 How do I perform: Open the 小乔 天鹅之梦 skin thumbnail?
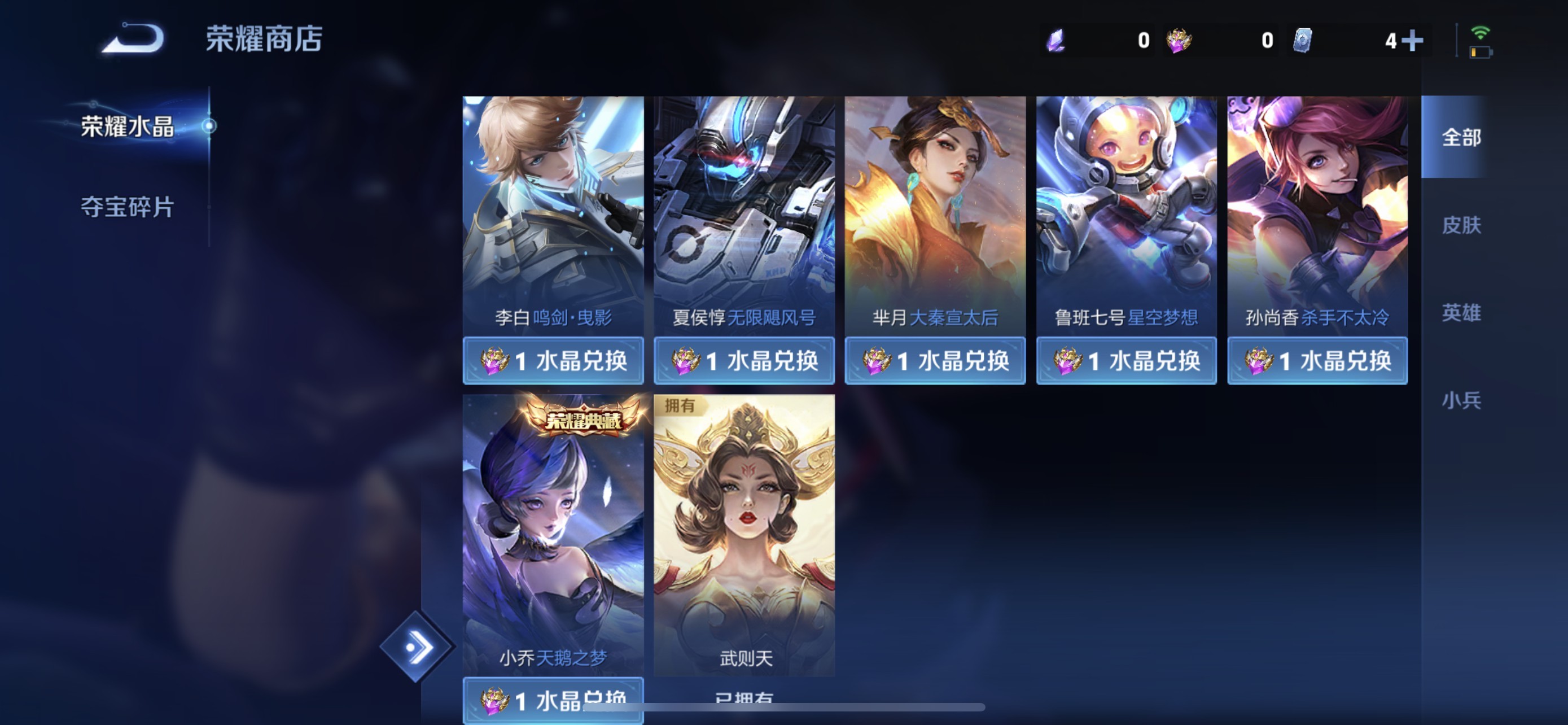(x=553, y=536)
